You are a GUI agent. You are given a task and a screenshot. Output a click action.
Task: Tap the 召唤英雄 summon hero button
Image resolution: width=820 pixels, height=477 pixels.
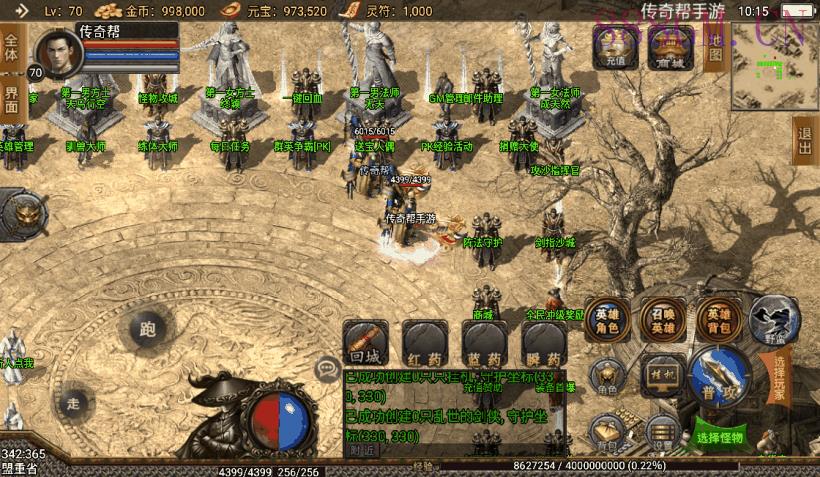pyautogui.click(x=663, y=319)
